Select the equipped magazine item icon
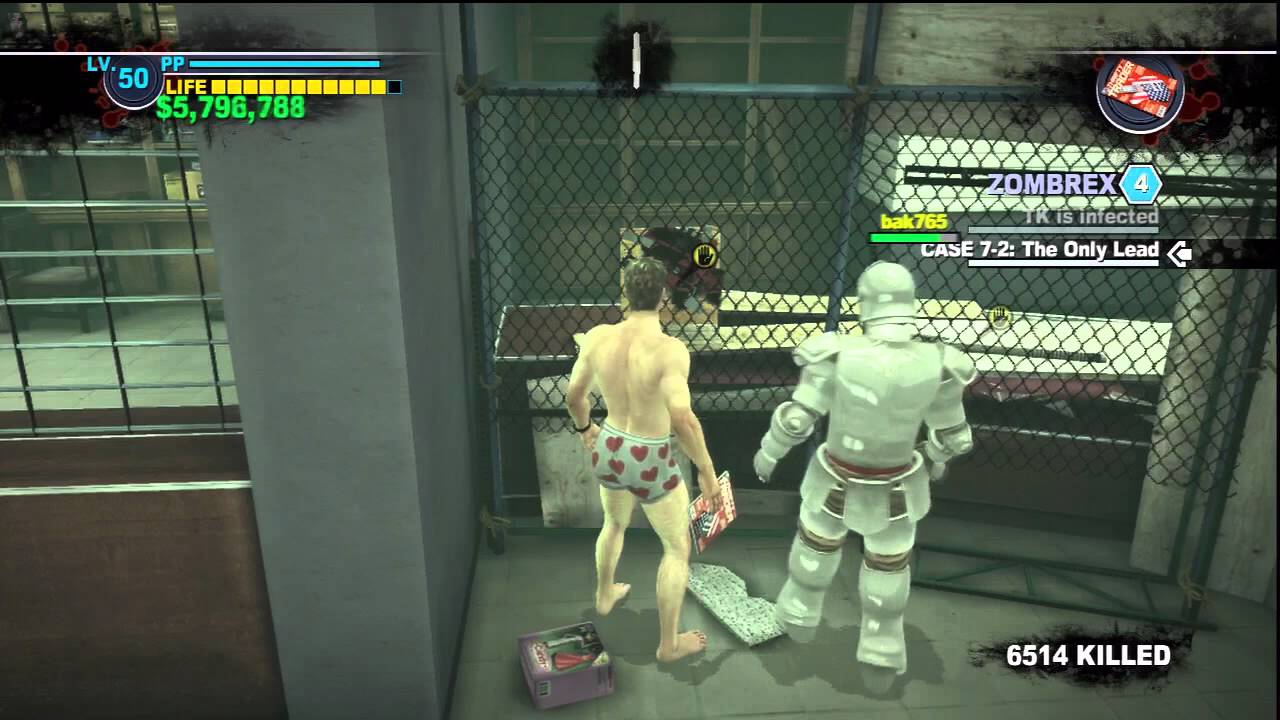This screenshot has height=720, width=1280. click(1140, 92)
